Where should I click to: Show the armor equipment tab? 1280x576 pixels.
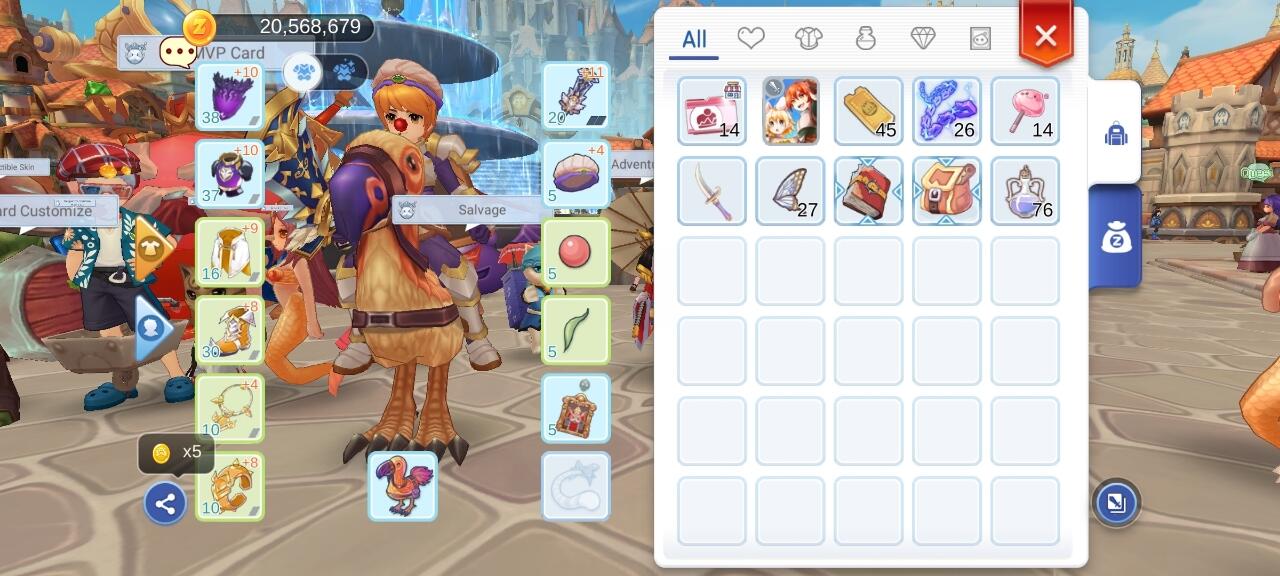click(x=808, y=38)
